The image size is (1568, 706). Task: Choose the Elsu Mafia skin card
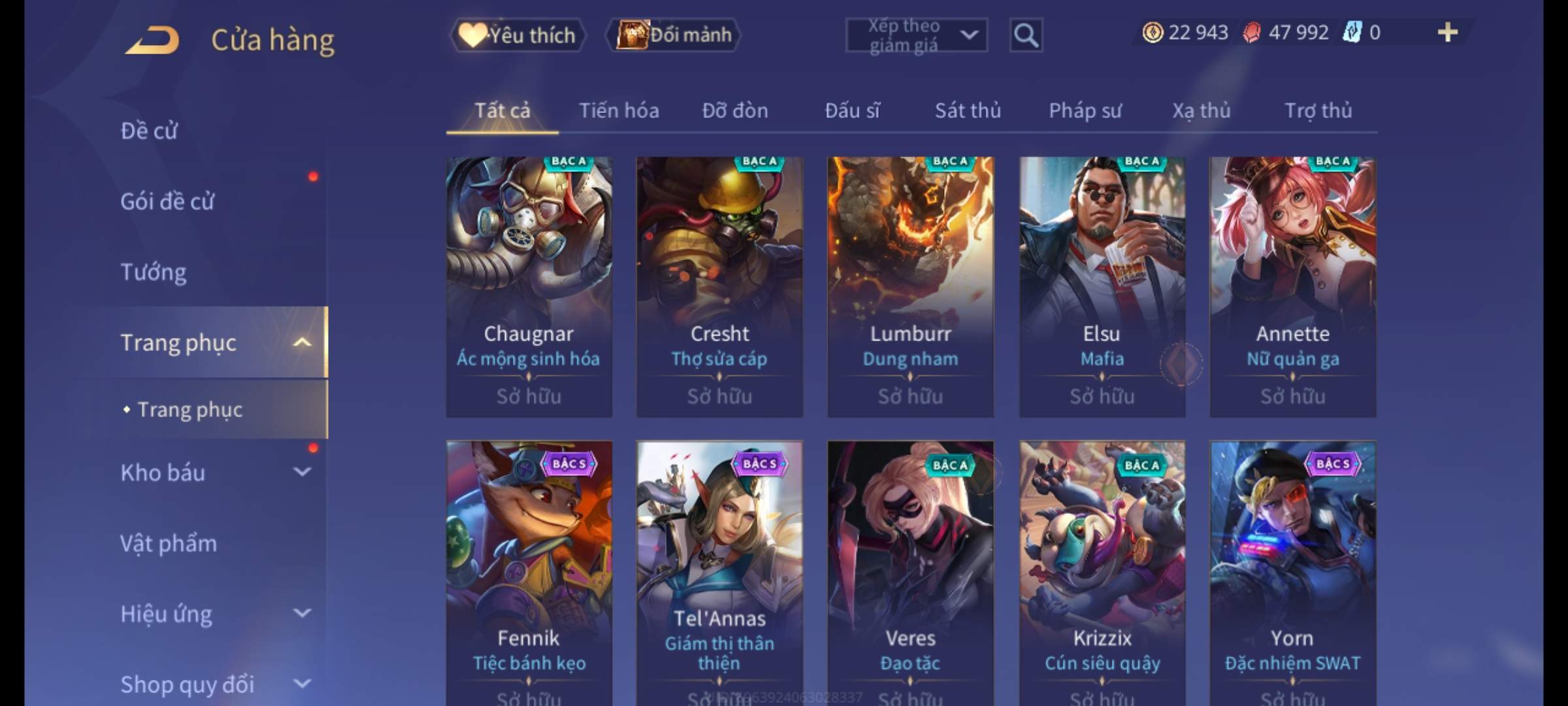tap(1102, 286)
